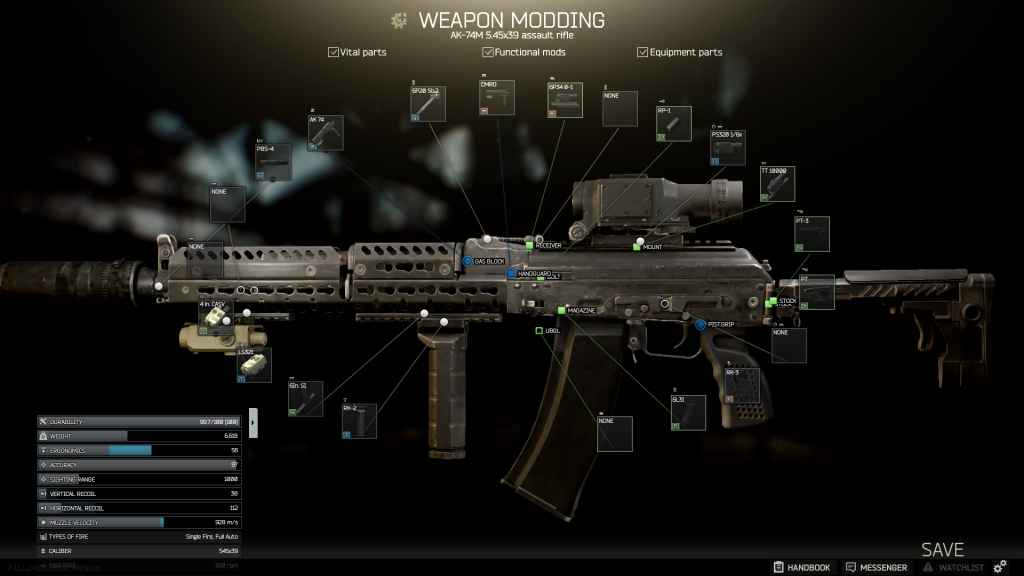Image resolution: width=1024 pixels, height=576 pixels.
Task: Open the Handbook
Action: (x=801, y=567)
